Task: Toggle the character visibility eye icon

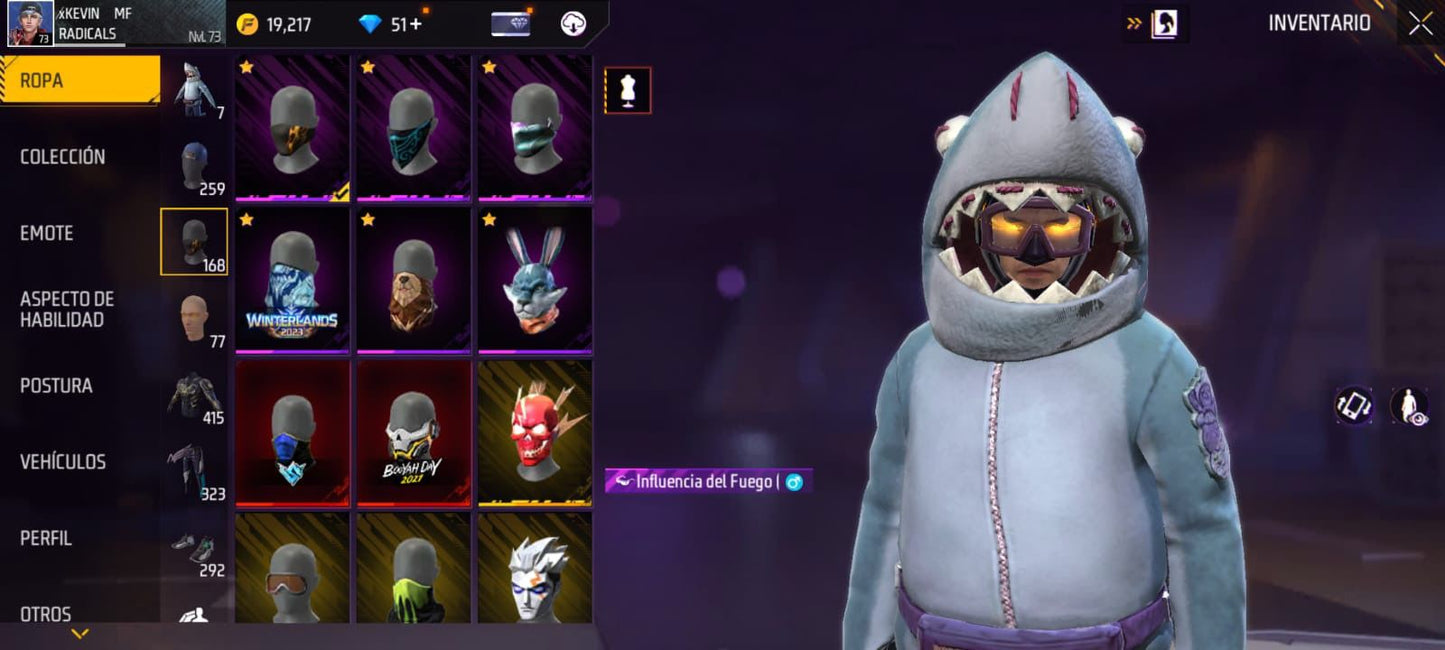Action: pyautogui.click(x=1408, y=406)
